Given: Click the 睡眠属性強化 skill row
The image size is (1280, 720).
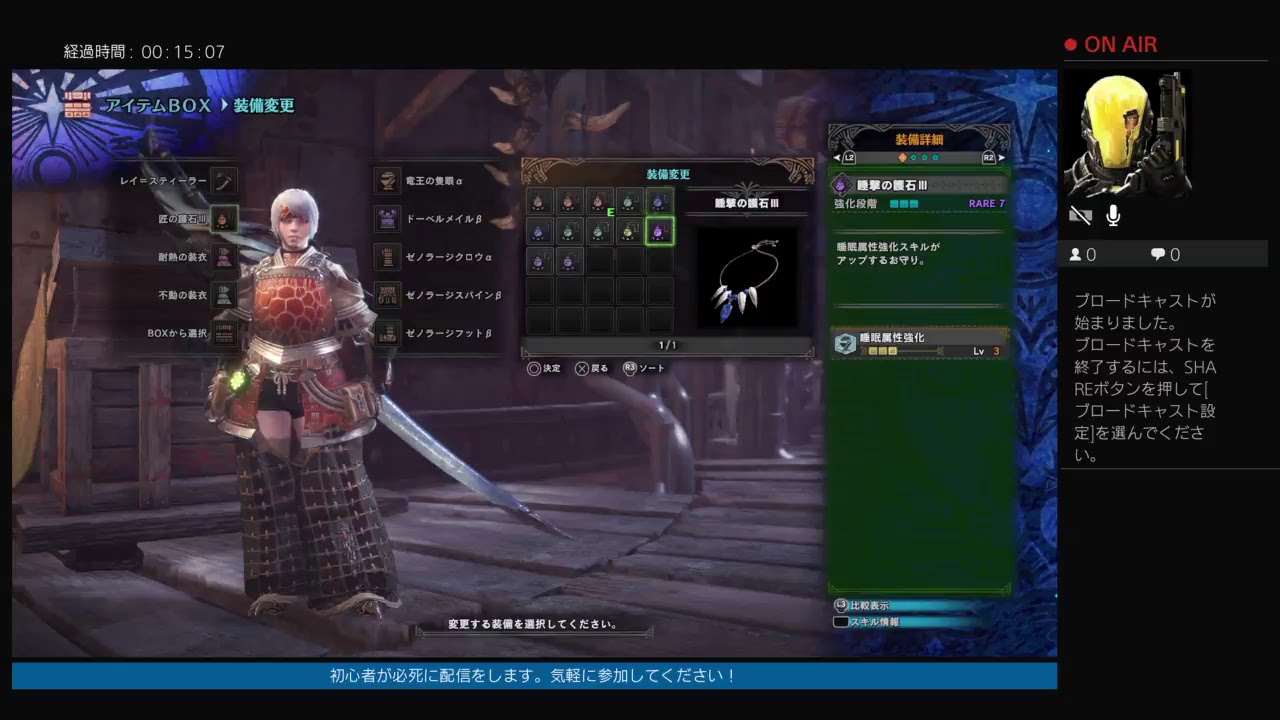Looking at the screenshot, I should pyautogui.click(x=920, y=344).
